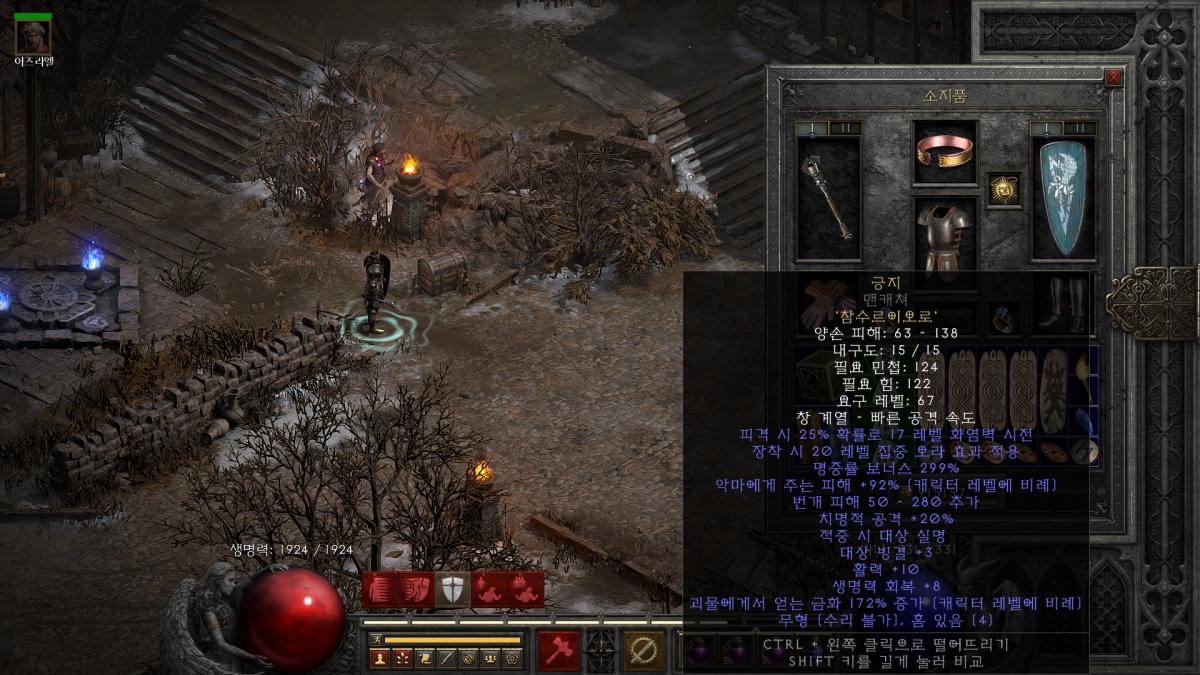The height and width of the screenshot is (675, 1200).
Task: Click the pentagram game menu button
Action: coord(512,658)
